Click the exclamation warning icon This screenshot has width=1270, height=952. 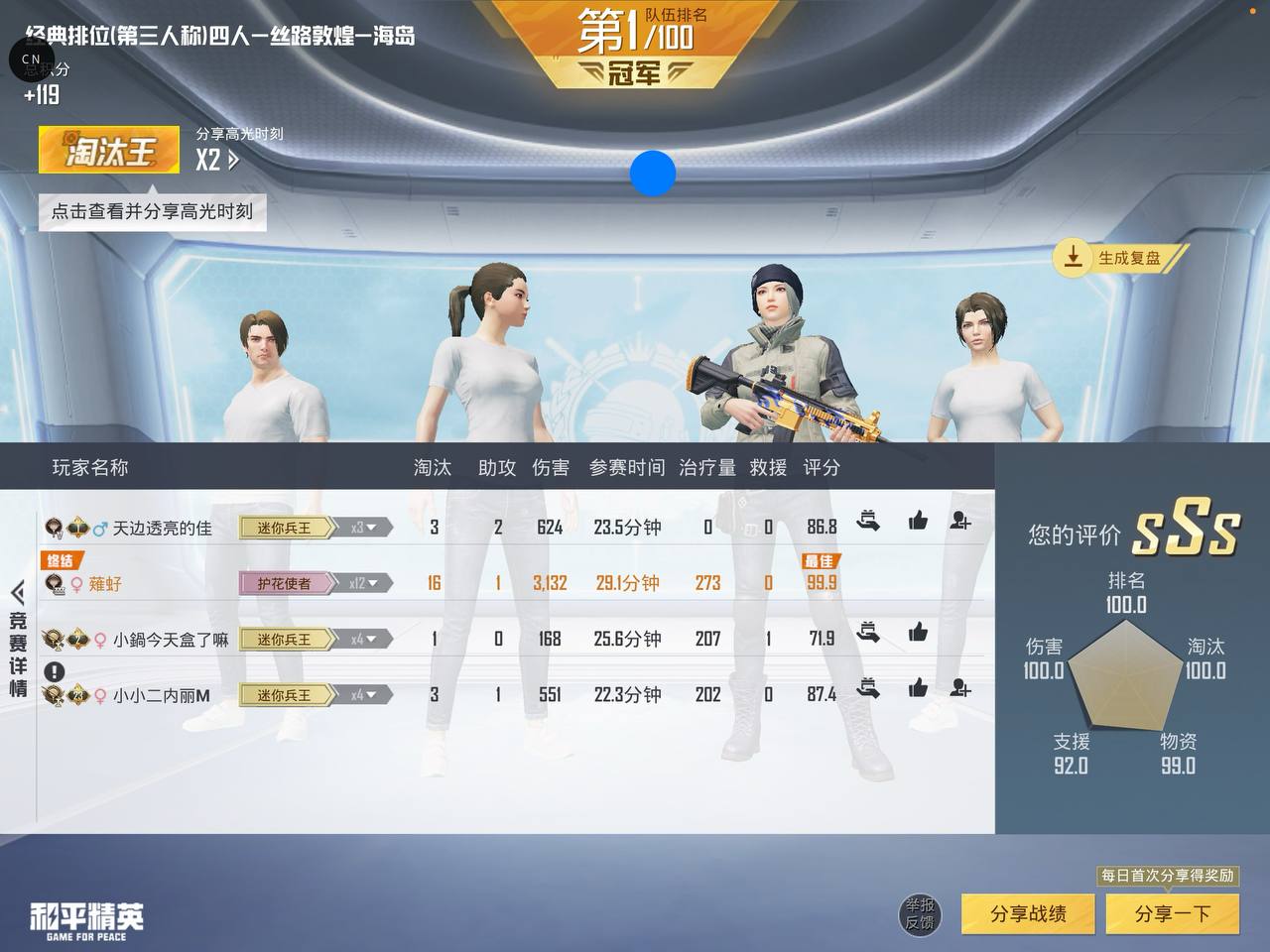pos(54,671)
